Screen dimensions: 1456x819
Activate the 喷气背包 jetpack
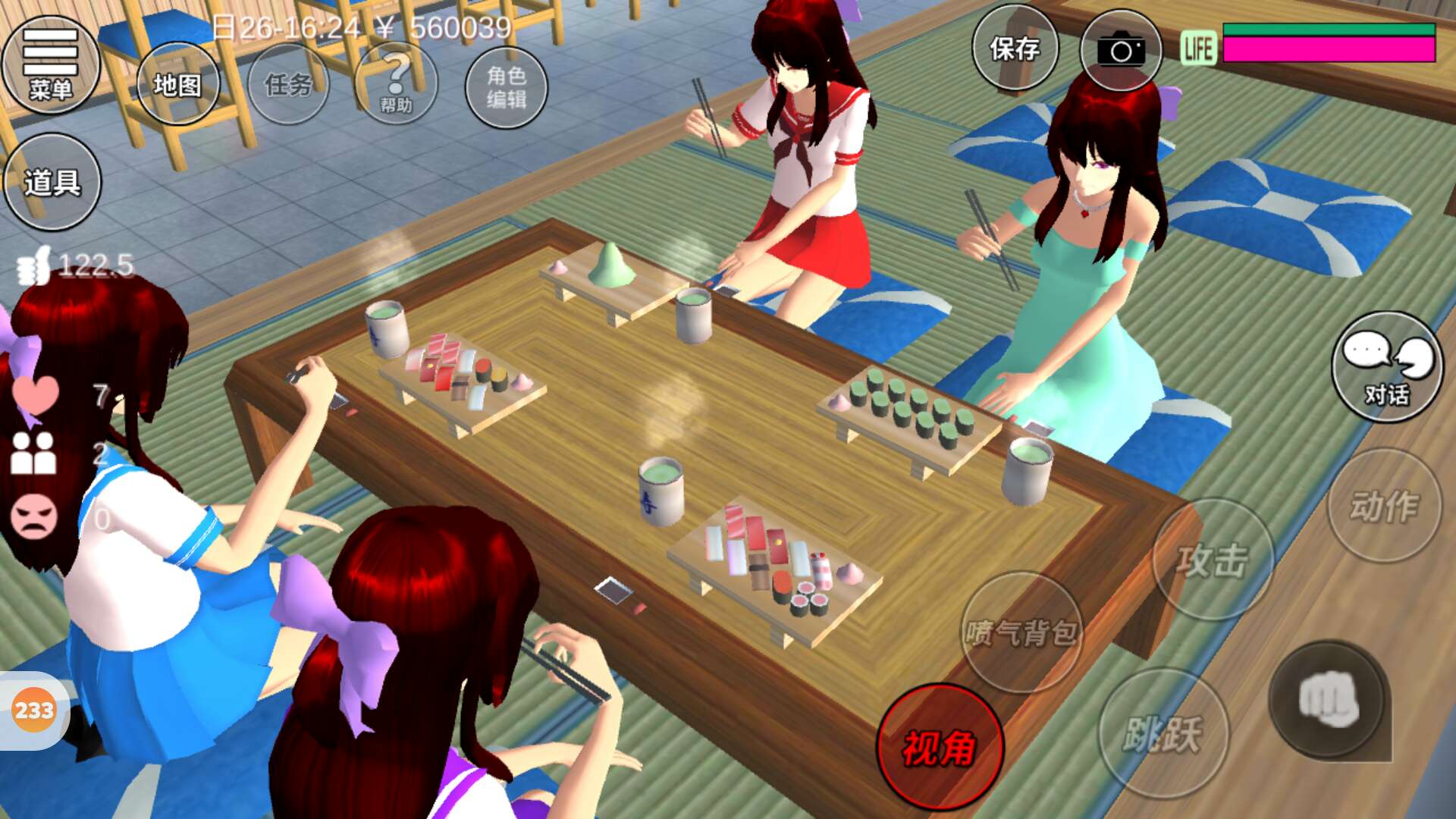[x=1021, y=632]
